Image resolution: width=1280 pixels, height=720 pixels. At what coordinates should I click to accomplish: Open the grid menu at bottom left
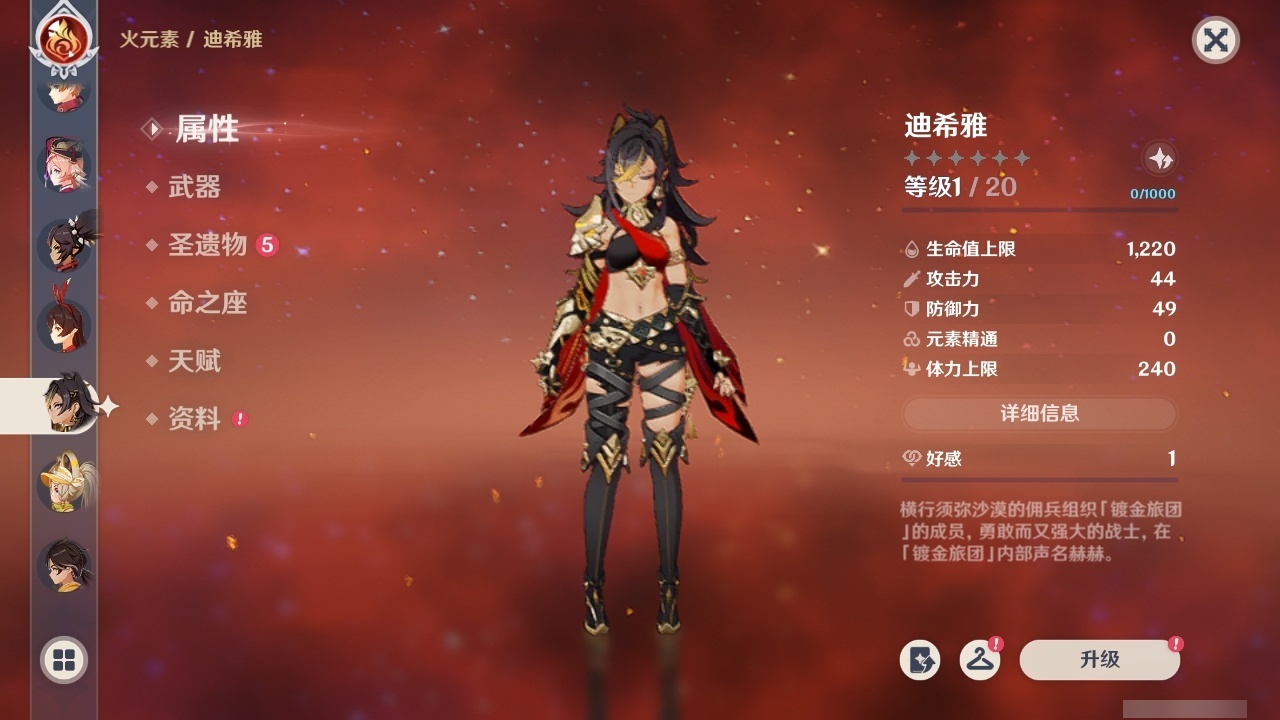coord(63,661)
